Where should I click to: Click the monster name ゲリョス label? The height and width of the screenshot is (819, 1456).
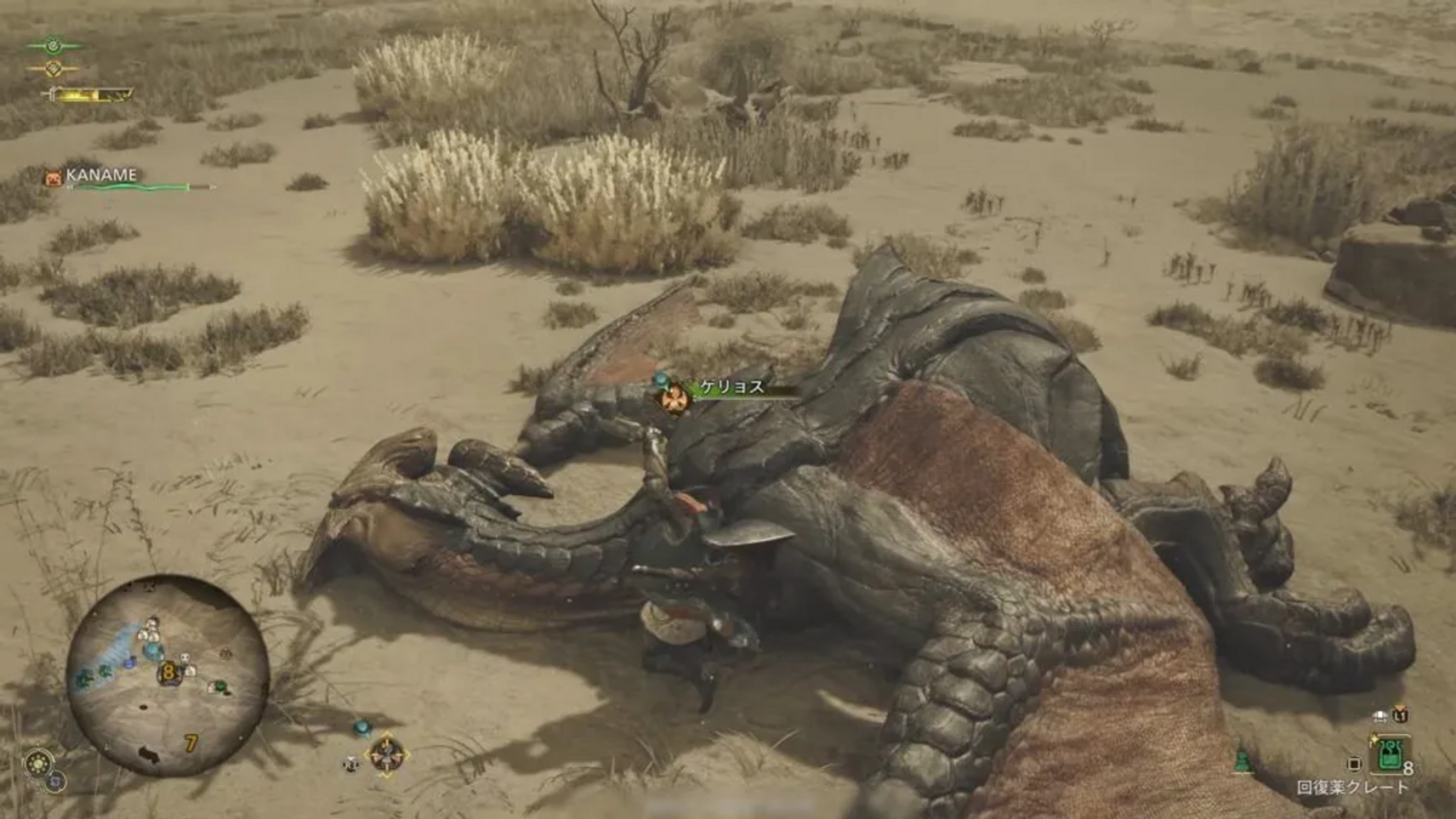(732, 387)
